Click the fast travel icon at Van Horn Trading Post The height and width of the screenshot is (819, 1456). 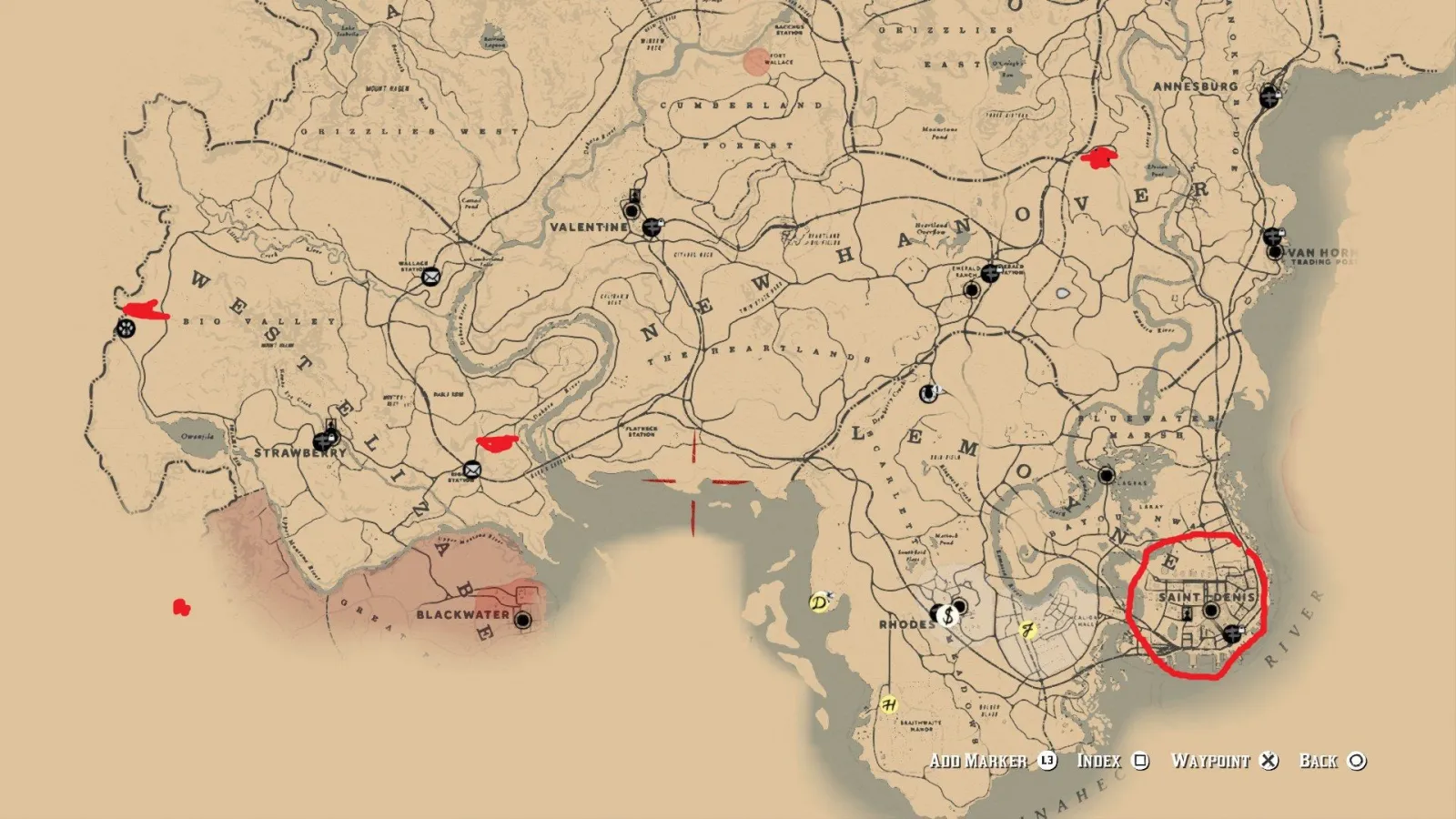1274,235
